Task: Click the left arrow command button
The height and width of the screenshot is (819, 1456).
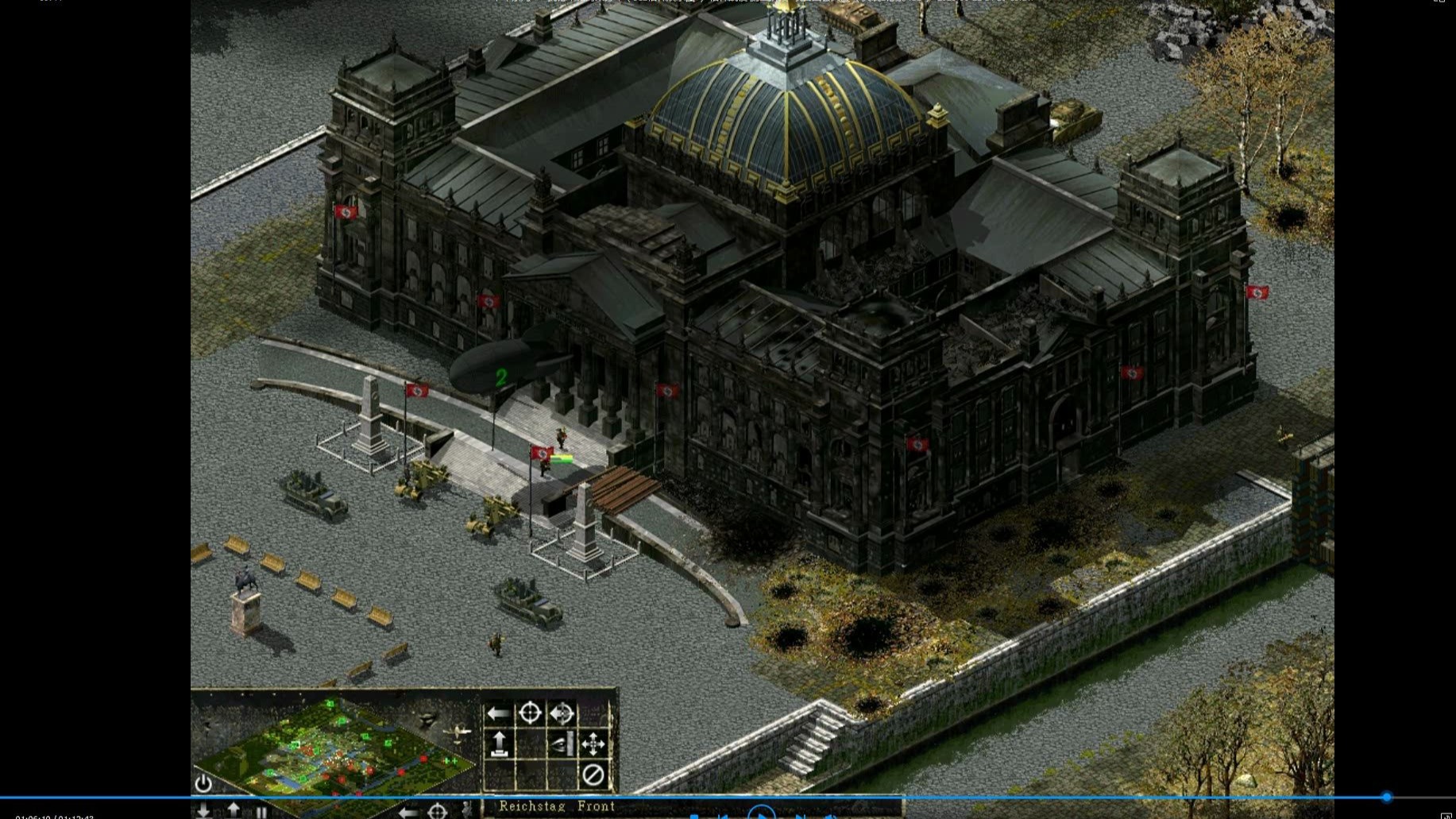Action: (499, 713)
